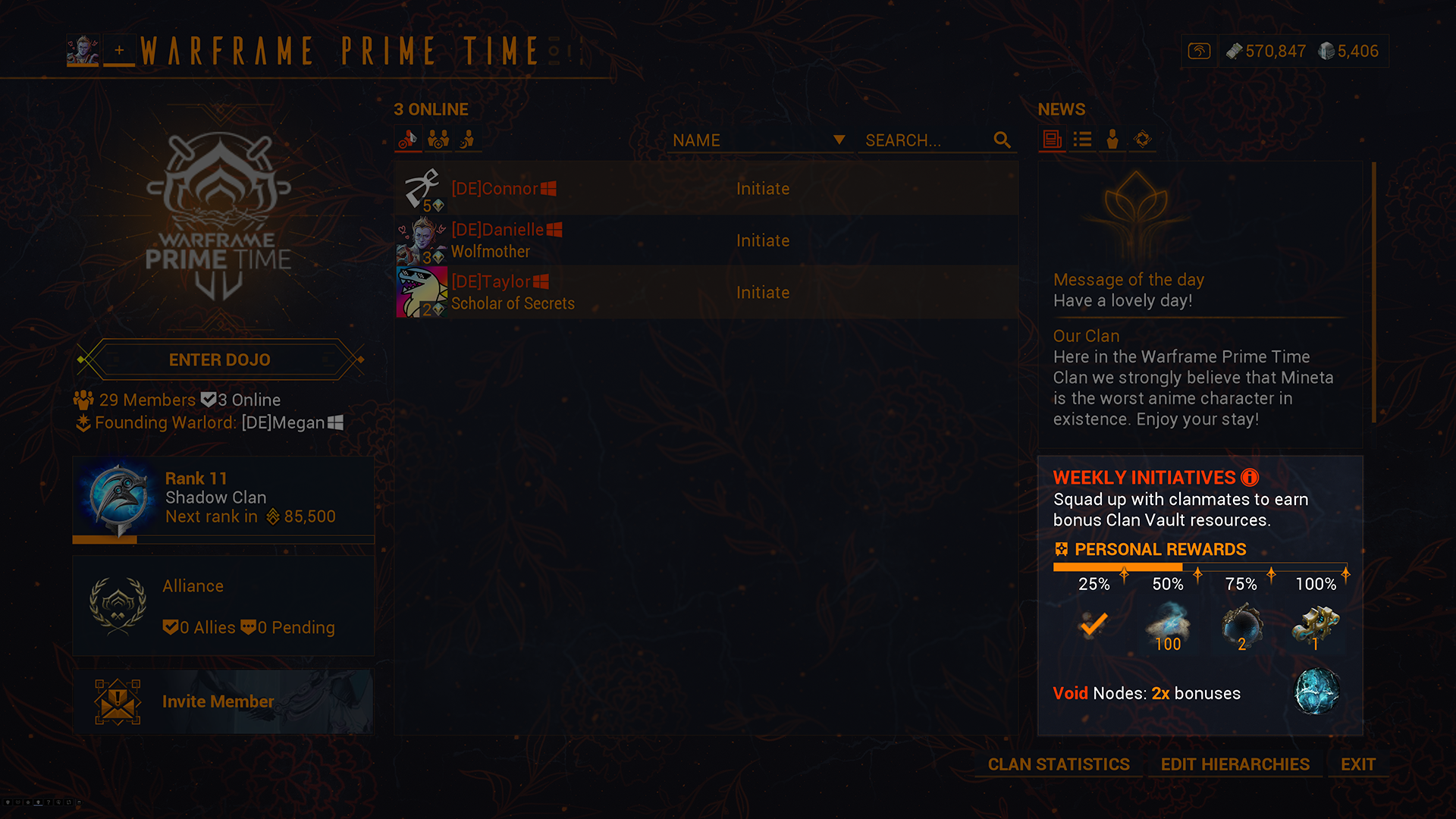Choose Edit Hierarchies
Screen dimensions: 1456x819
pos(1235,764)
